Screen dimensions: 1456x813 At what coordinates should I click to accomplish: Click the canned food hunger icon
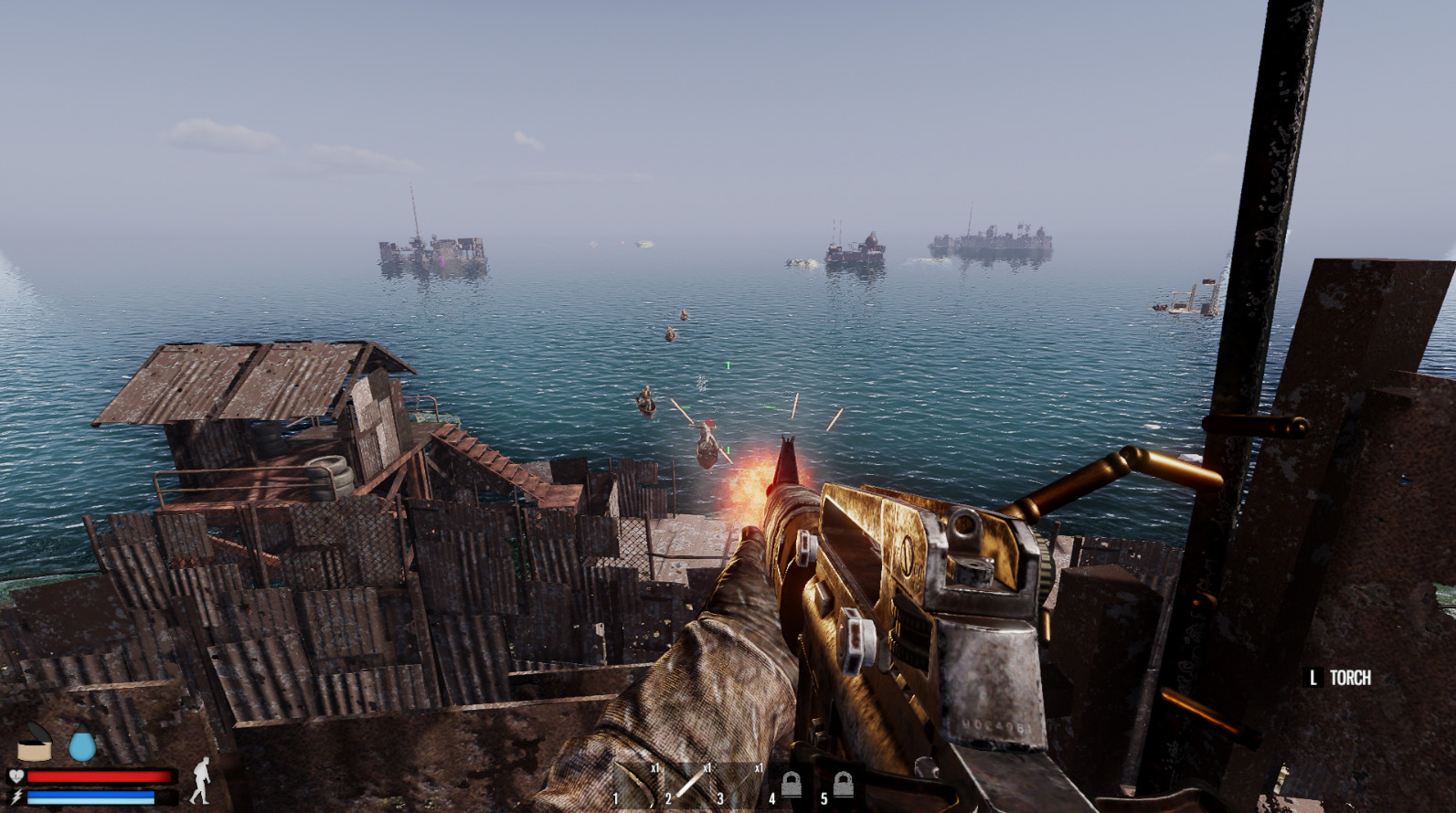[34, 746]
